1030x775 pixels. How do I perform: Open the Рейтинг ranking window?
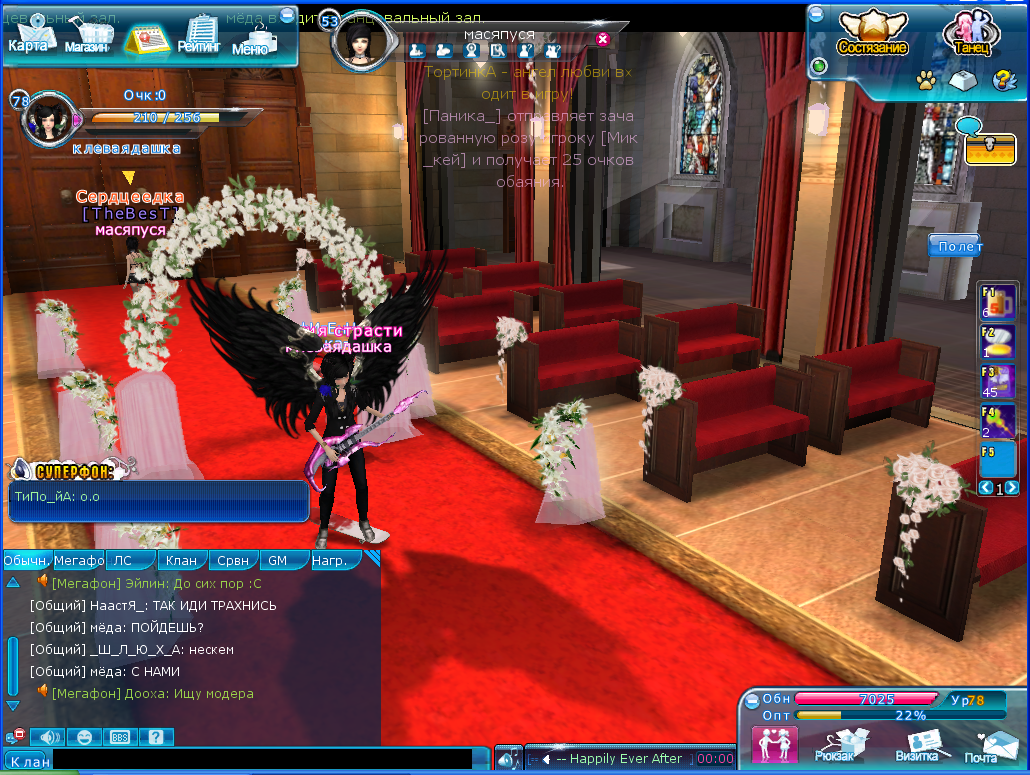click(x=198, y=38)
